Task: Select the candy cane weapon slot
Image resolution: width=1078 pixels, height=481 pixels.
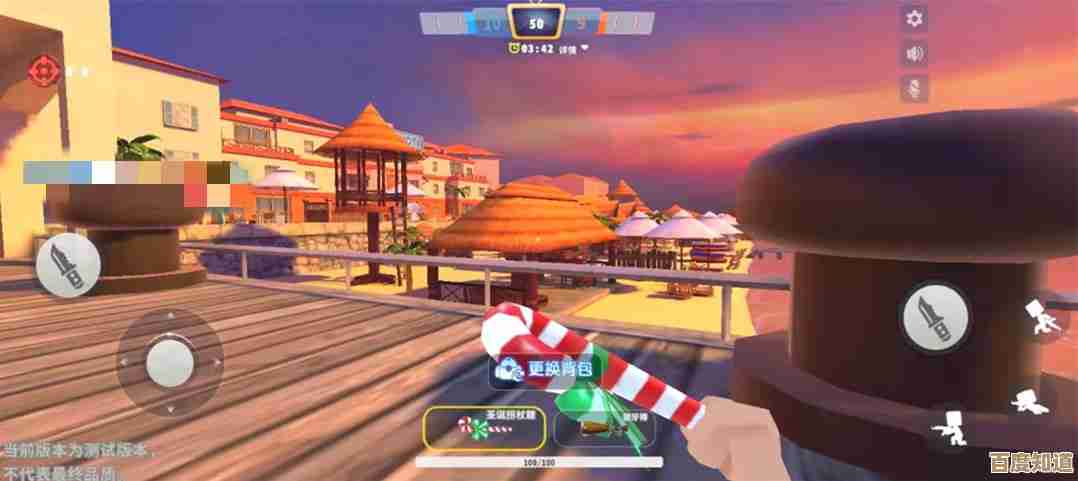Action: (x=485, y=426)
